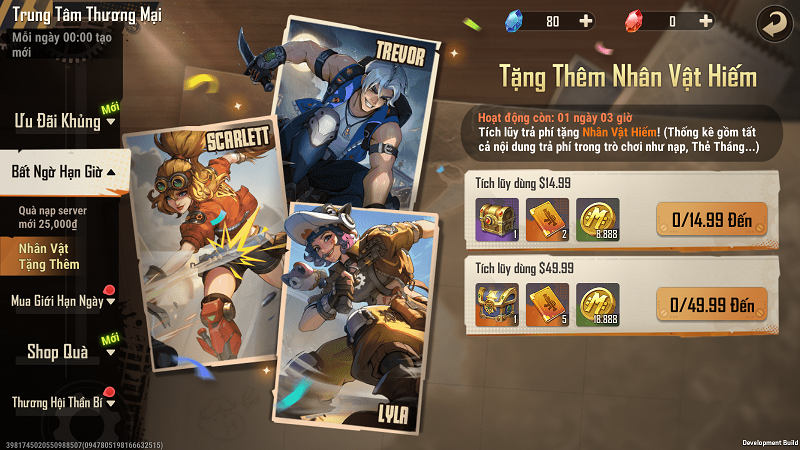Expand the Thương Hội Thần Bí category
The image size is (800, 450).
62,402
